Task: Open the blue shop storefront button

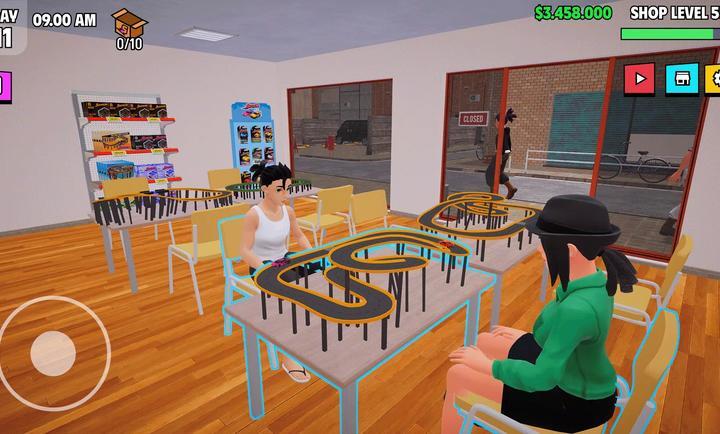Action: tap(682, 78)
